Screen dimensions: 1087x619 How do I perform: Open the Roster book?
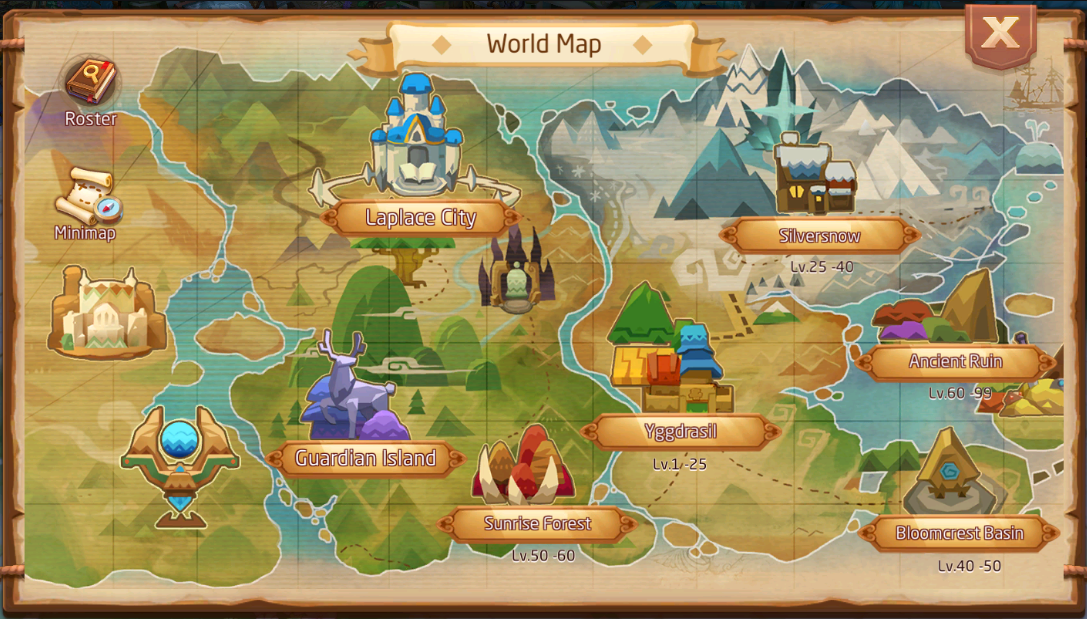click(91, 82)
